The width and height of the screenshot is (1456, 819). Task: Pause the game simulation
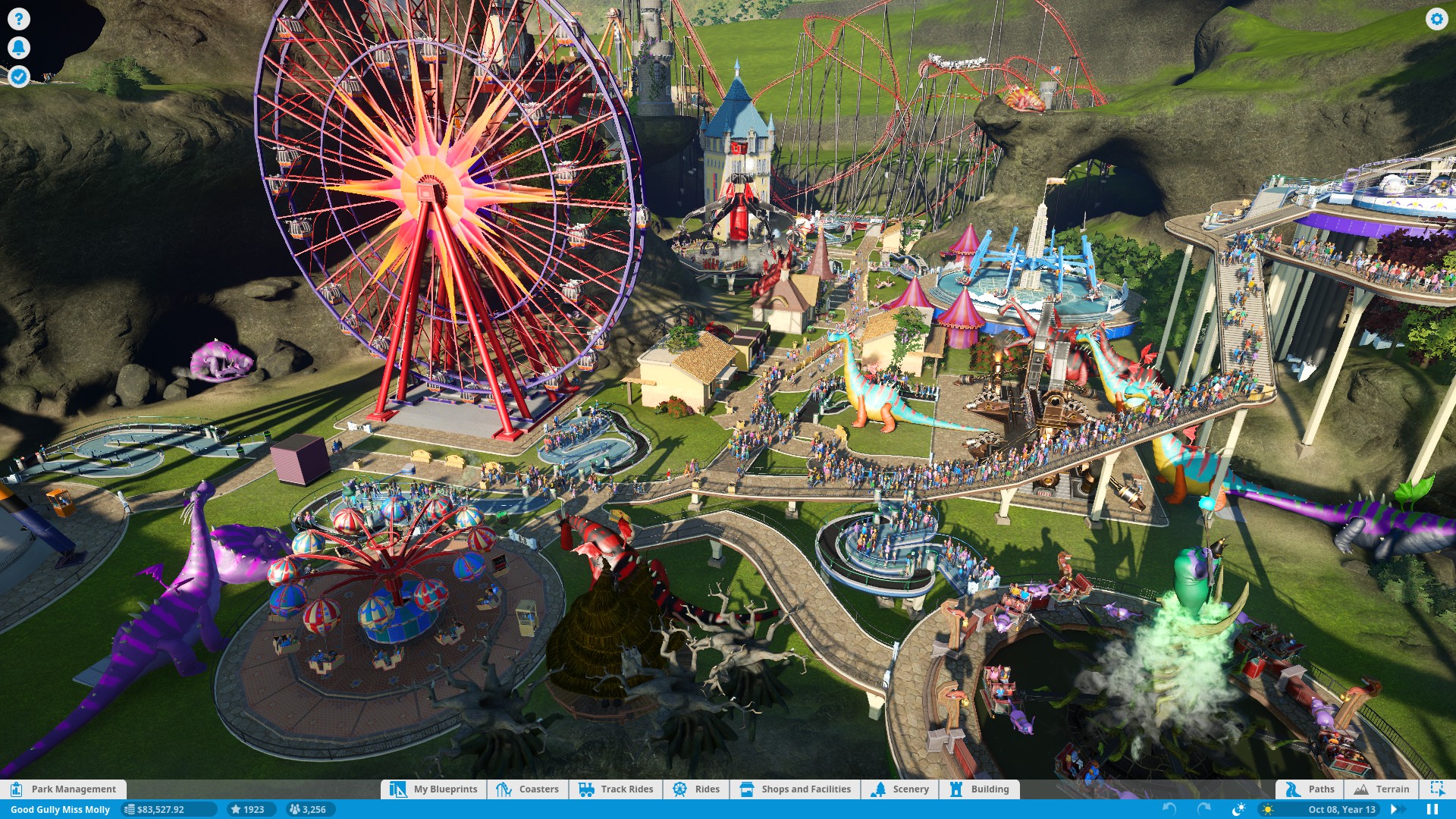[1434, 809]
